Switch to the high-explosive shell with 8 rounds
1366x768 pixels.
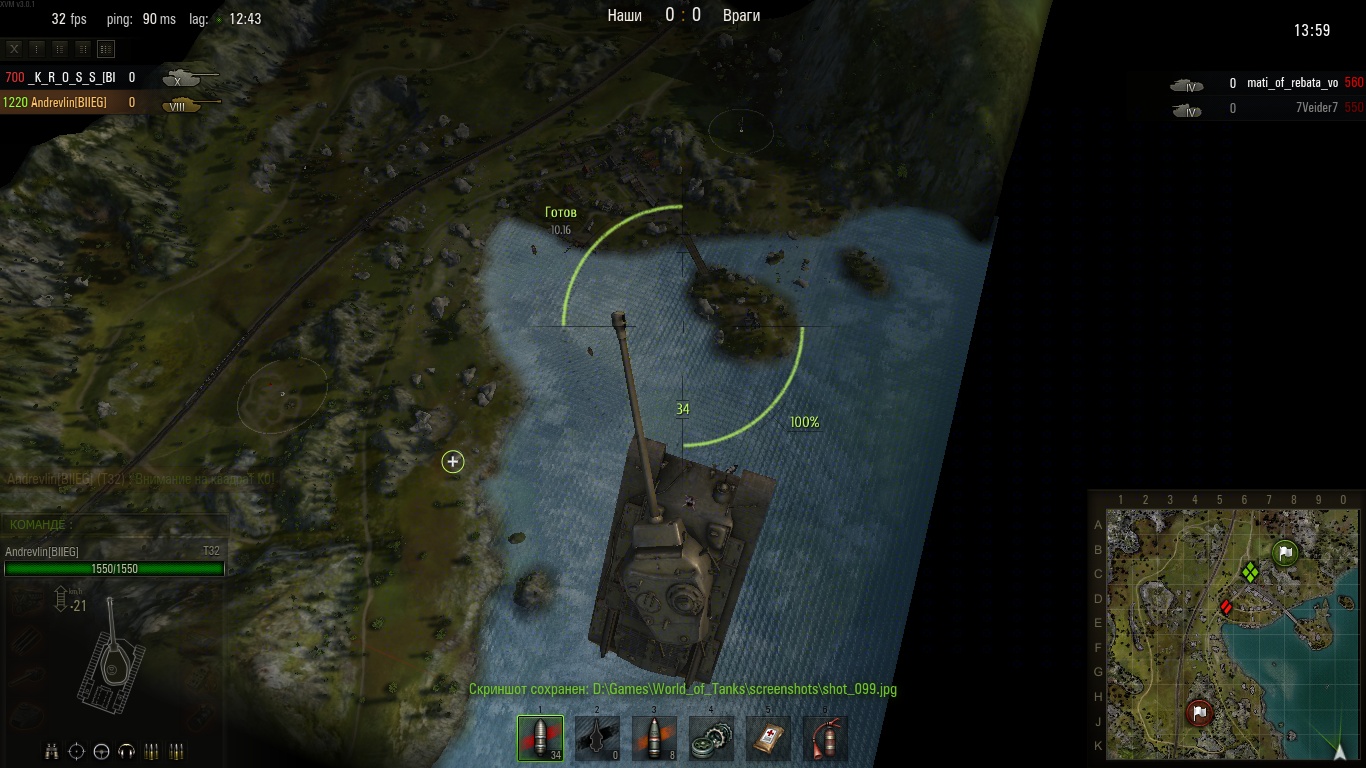point(654,738)
